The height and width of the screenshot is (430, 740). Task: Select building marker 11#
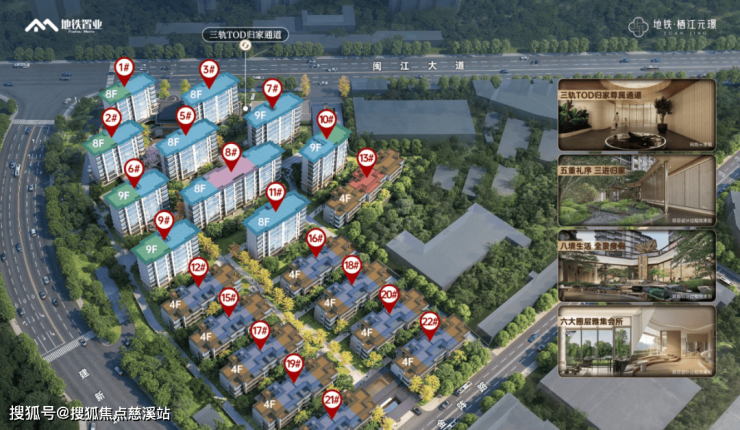(276, 192)
